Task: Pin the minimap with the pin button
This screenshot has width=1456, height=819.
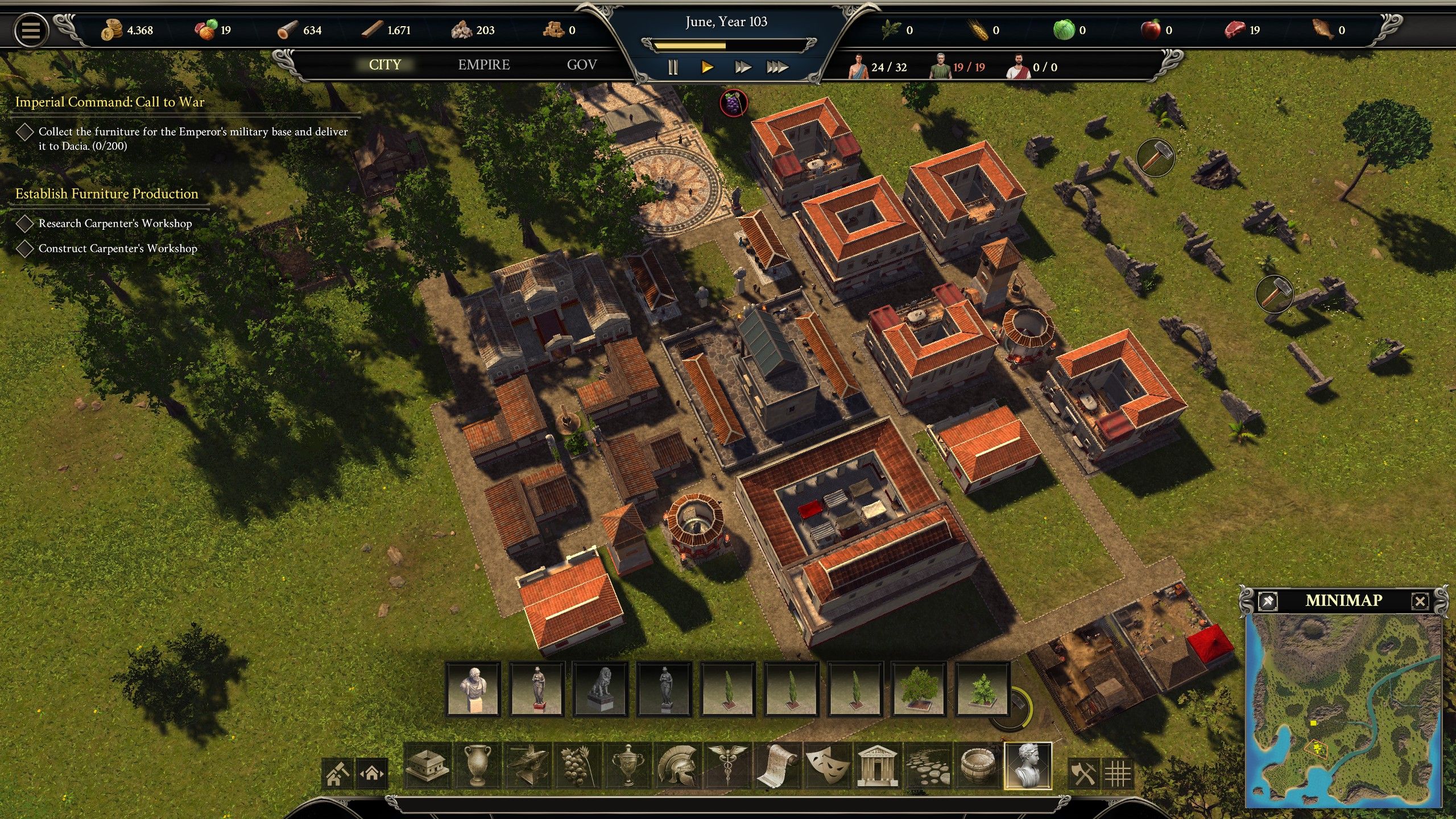Action: coord(1268,601)
